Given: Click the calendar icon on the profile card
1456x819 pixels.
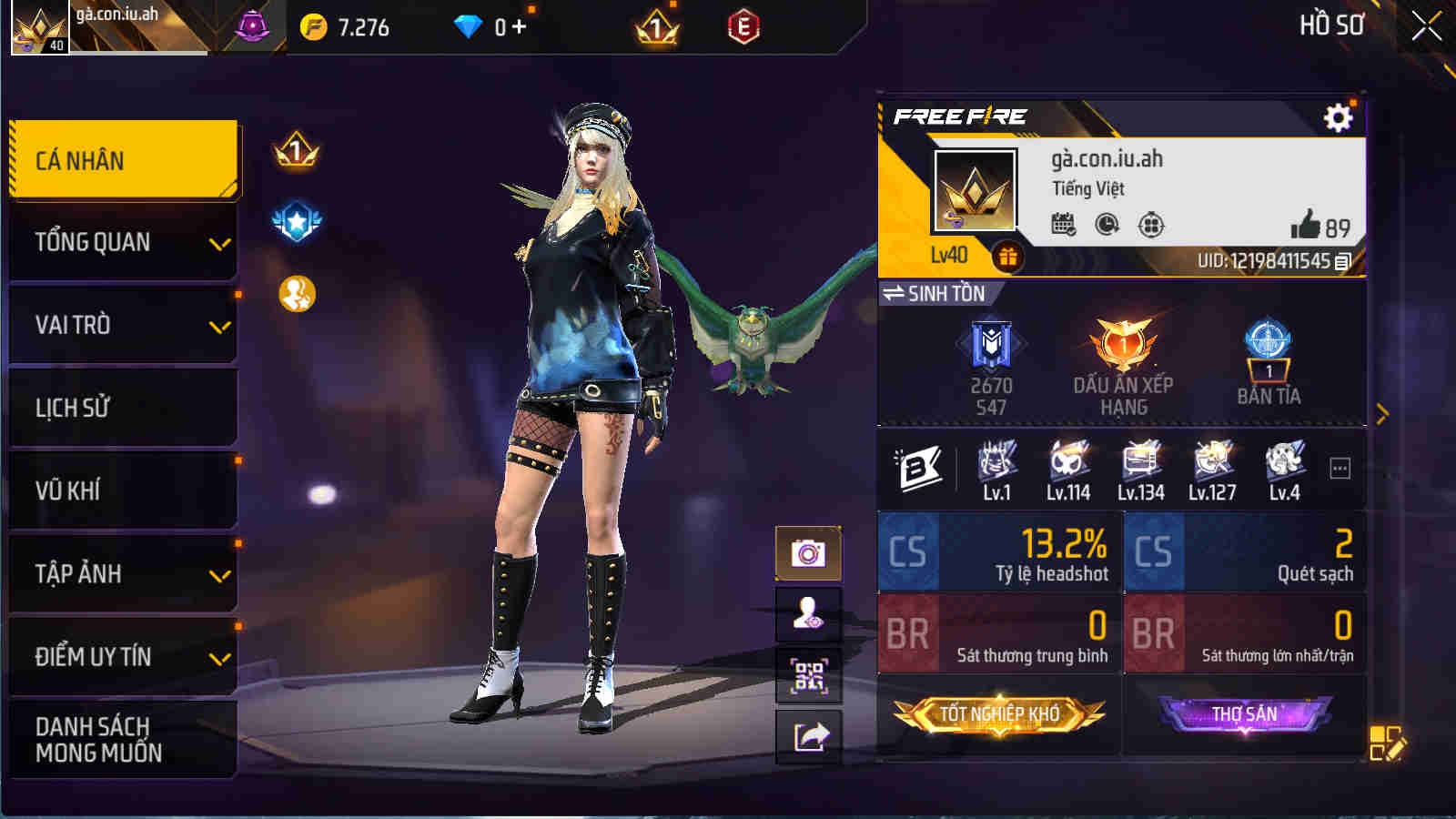Looking at the screenshot, I should (1062, 223).
